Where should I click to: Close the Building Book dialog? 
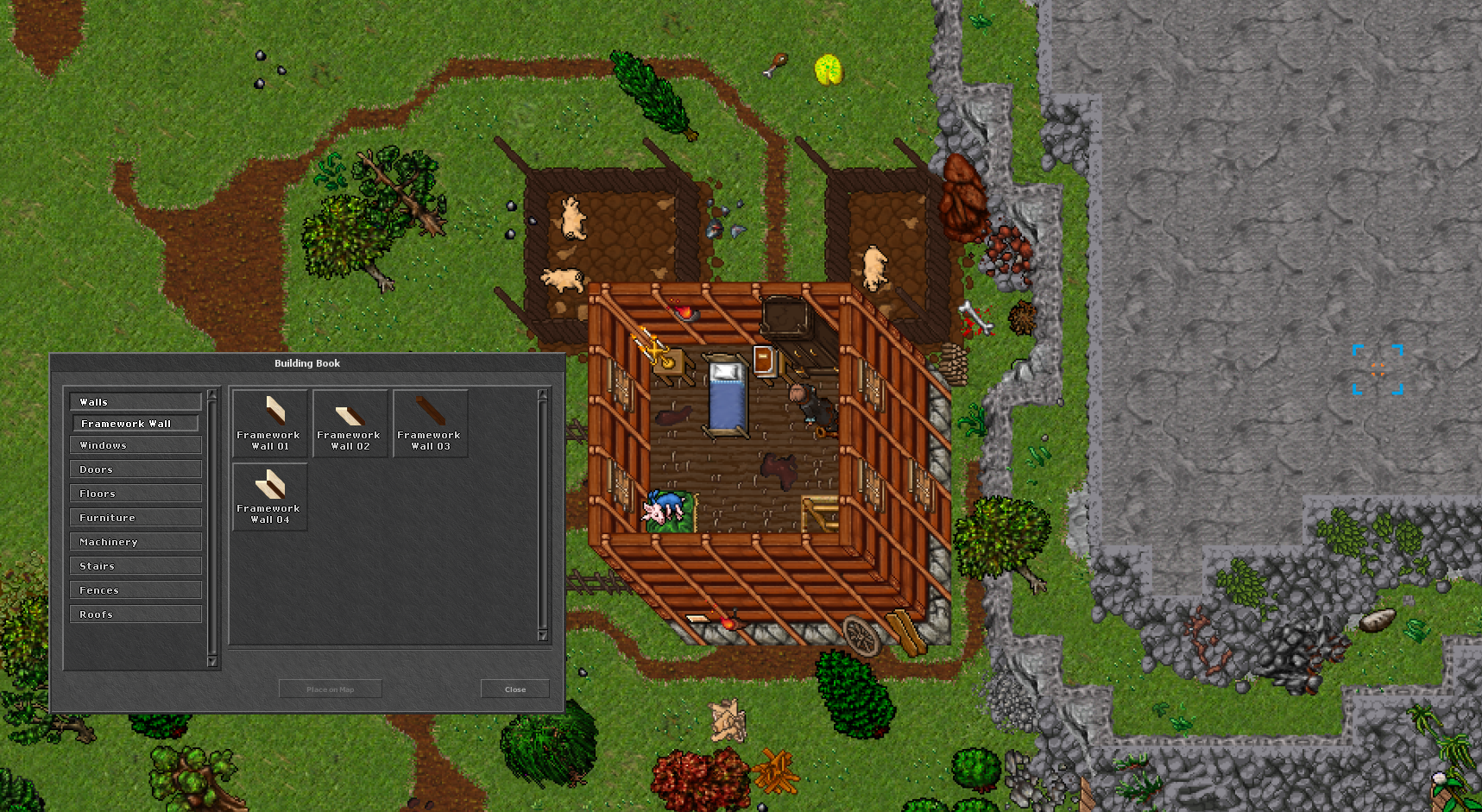514,689
